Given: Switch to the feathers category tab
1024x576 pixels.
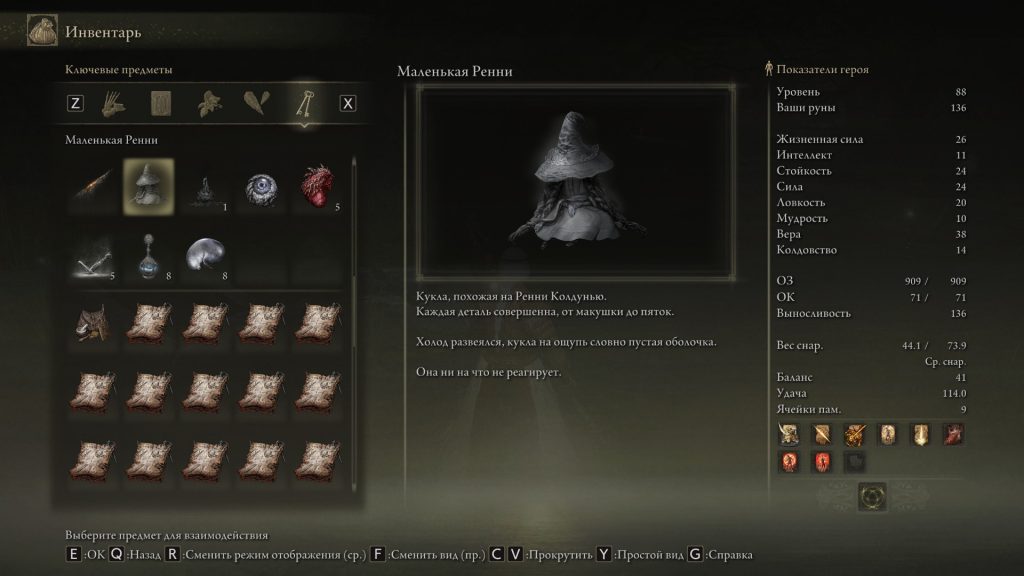Looking at the screenshot, I should 255,103.
